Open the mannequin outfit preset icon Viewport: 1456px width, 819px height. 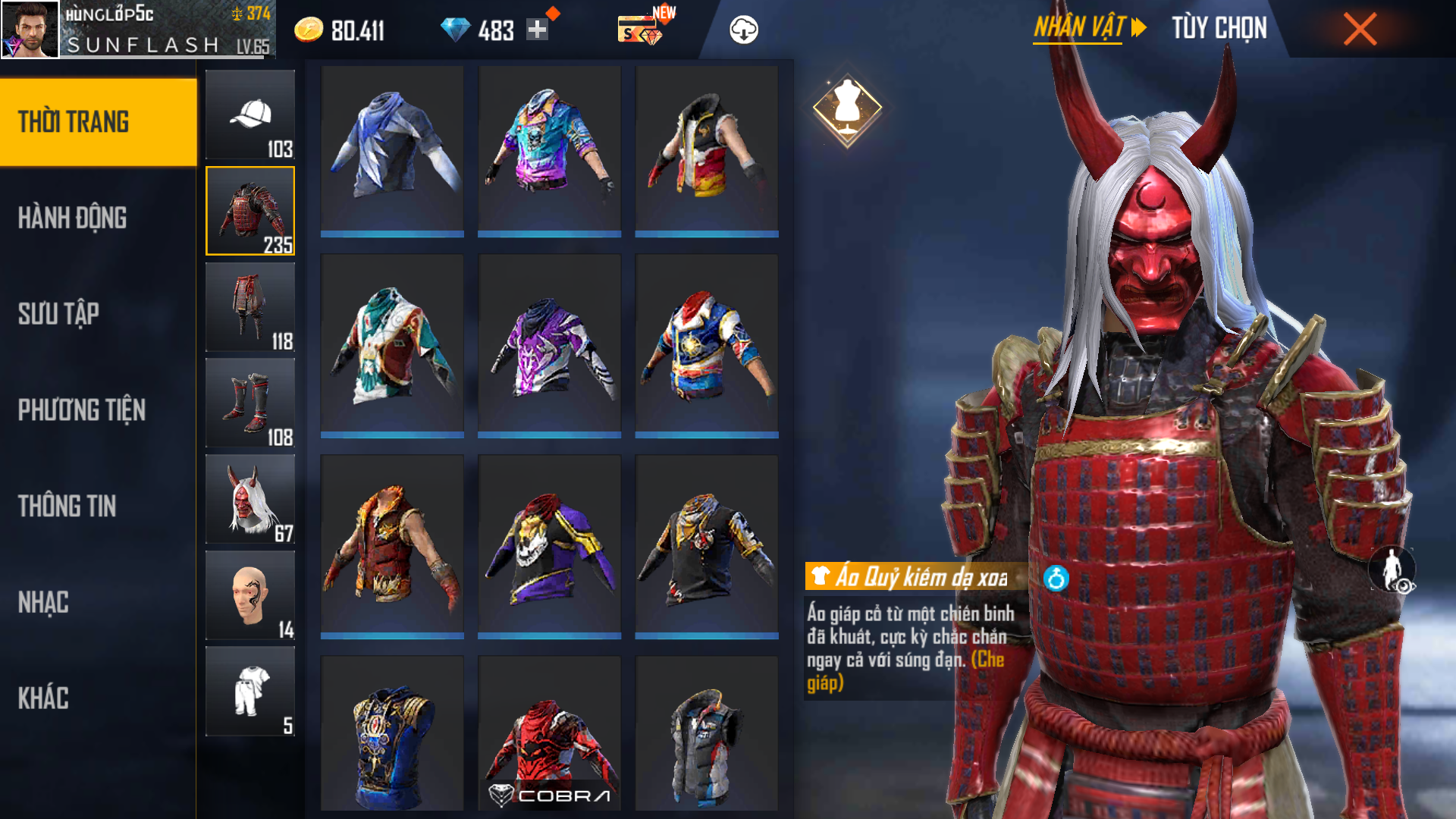coord(847,108)
